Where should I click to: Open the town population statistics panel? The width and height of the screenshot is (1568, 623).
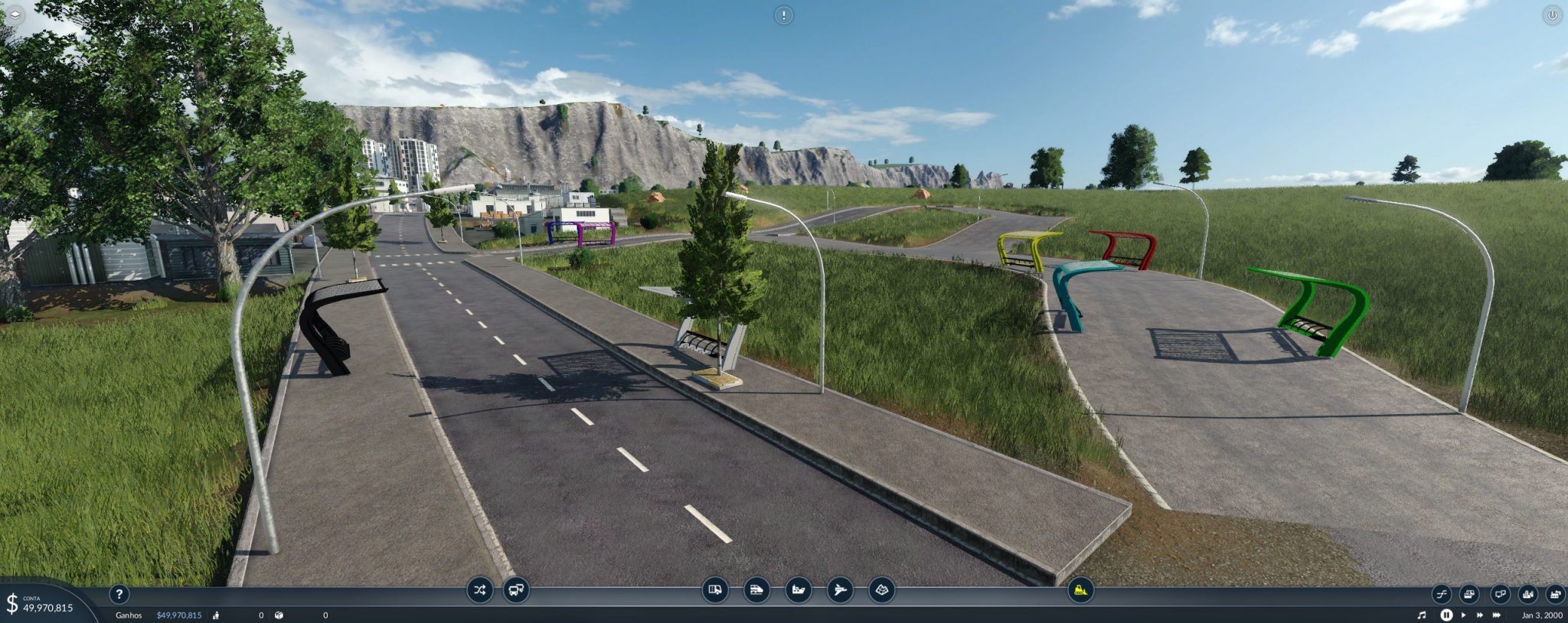pos(1528,594)
